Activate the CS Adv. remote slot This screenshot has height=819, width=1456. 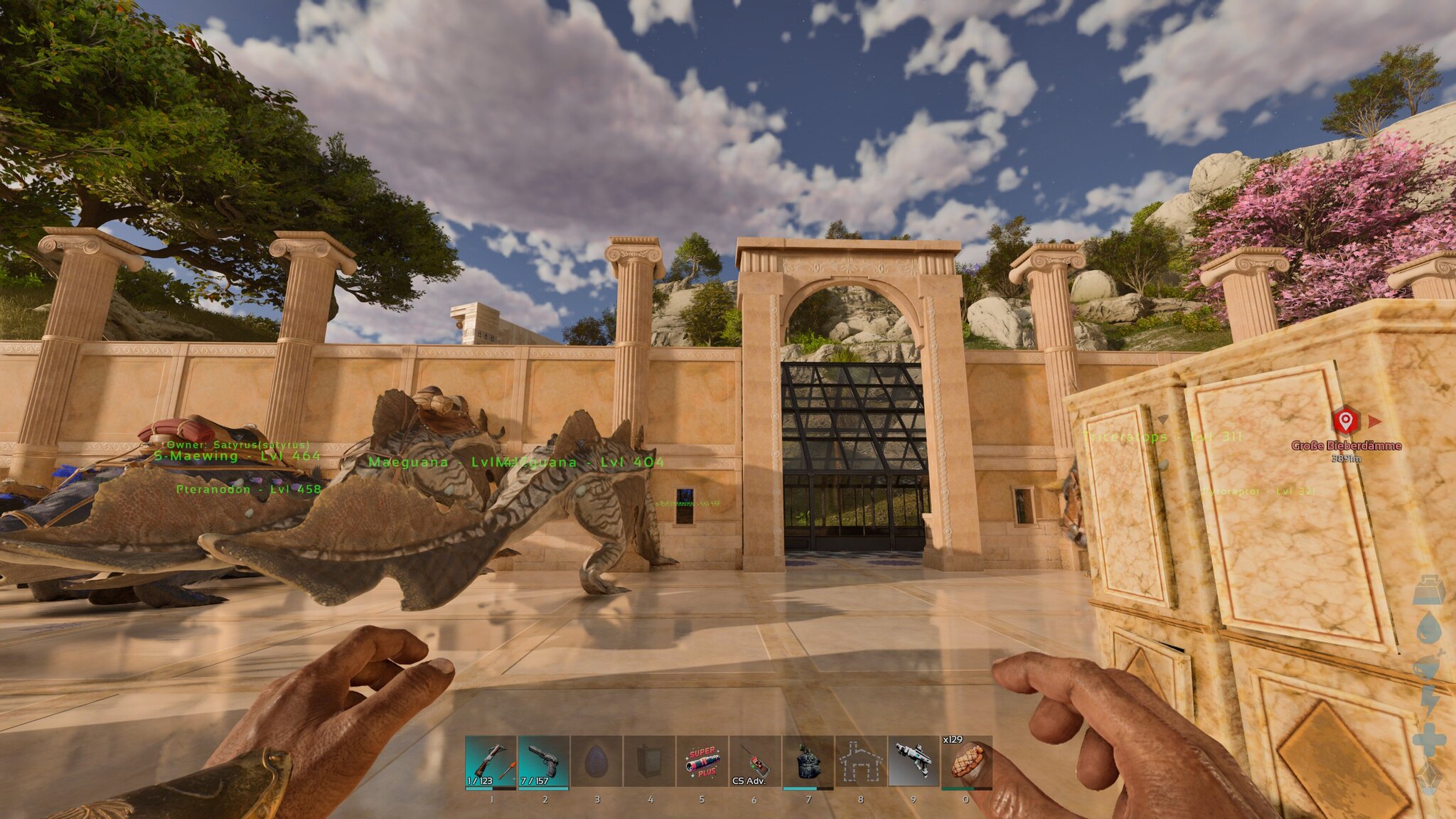tap(754, 762)
